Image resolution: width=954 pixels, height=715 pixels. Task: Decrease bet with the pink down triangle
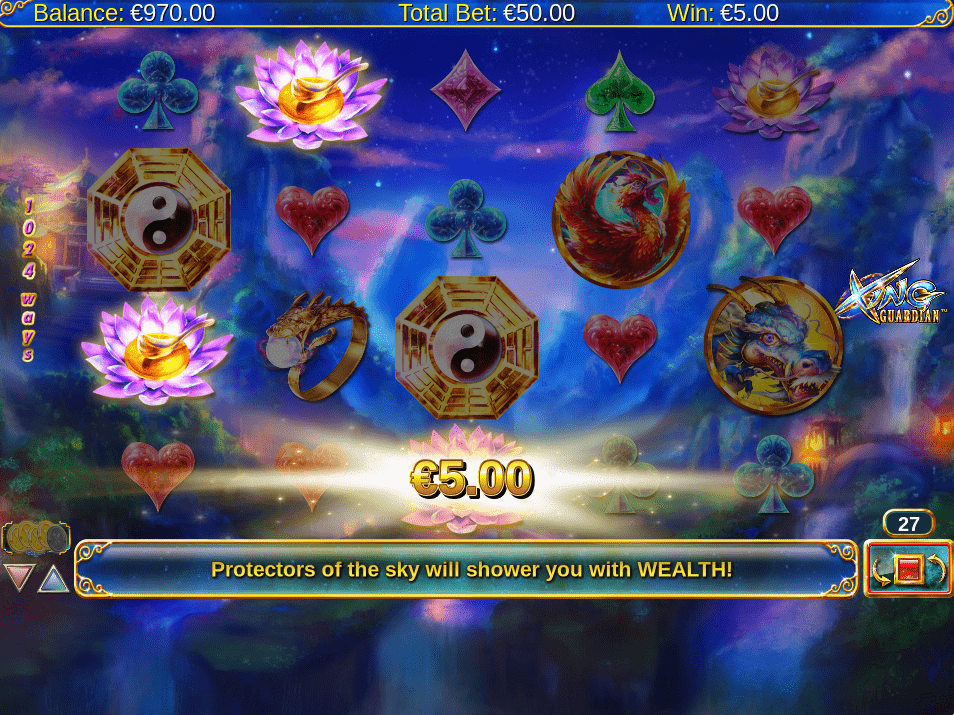19,577
